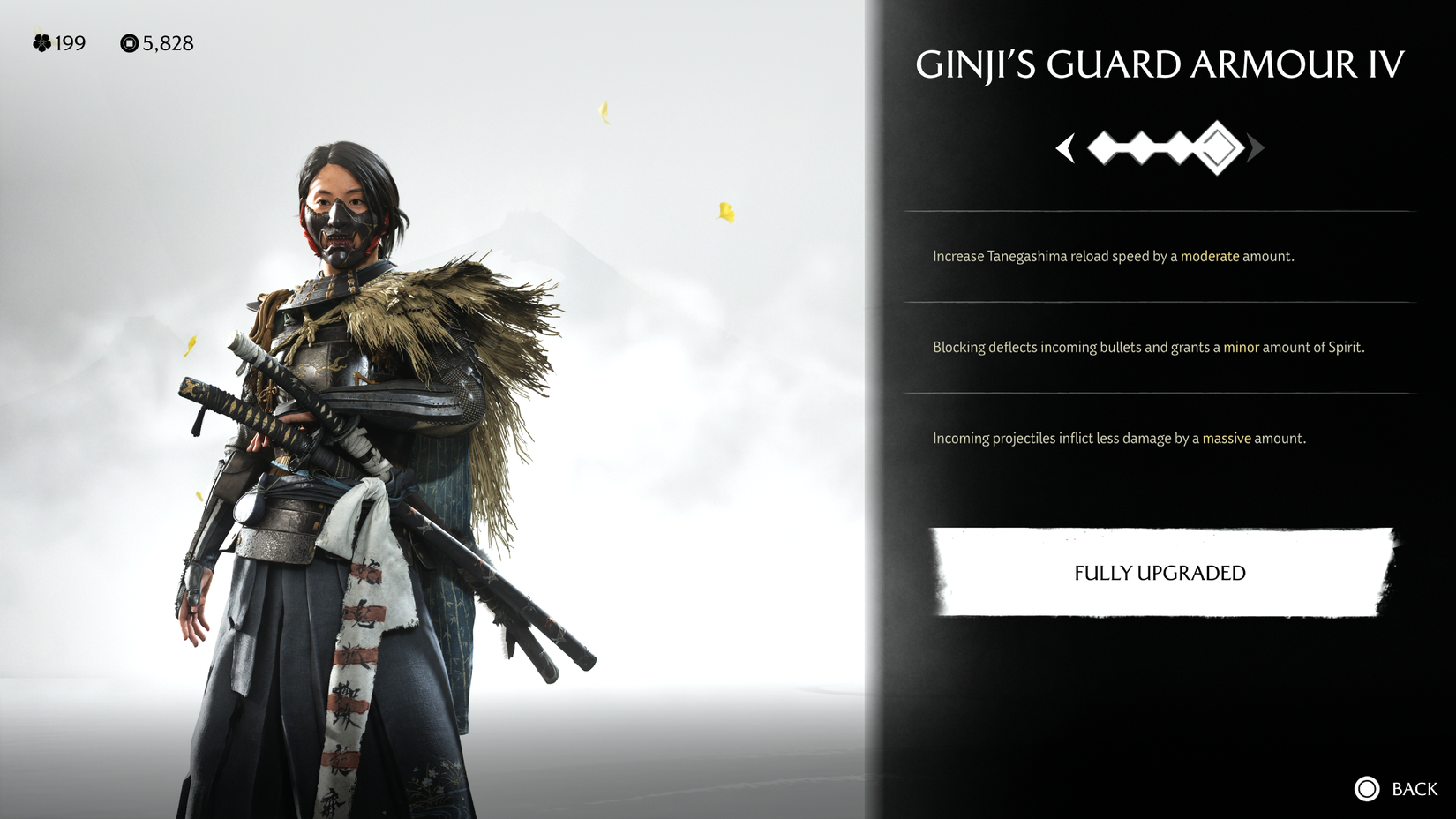Click the Tanegashima reload speed perk row

click(x=1112, y=256)
